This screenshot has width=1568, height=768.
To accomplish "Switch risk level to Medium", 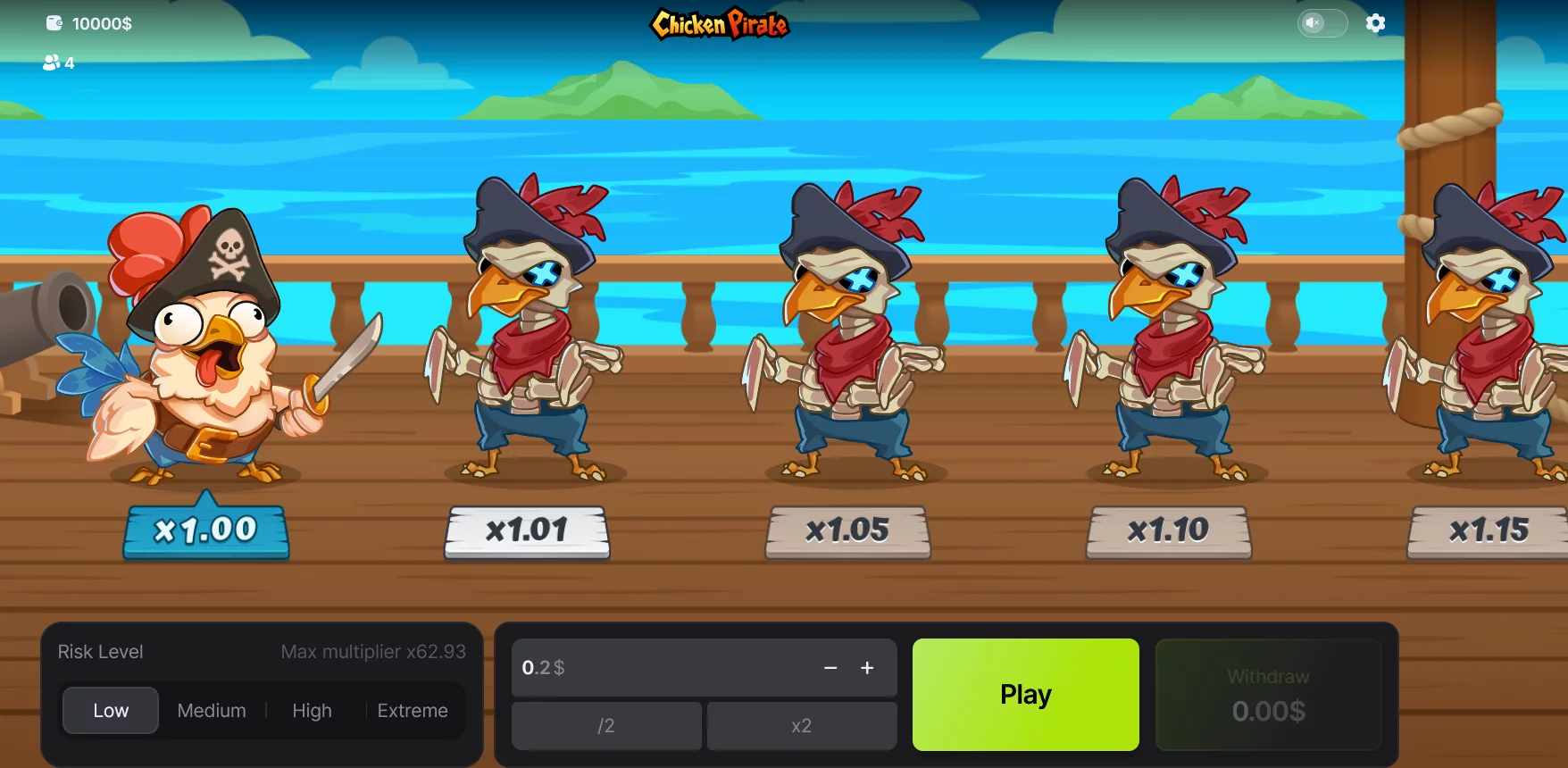I will [212, 710].
